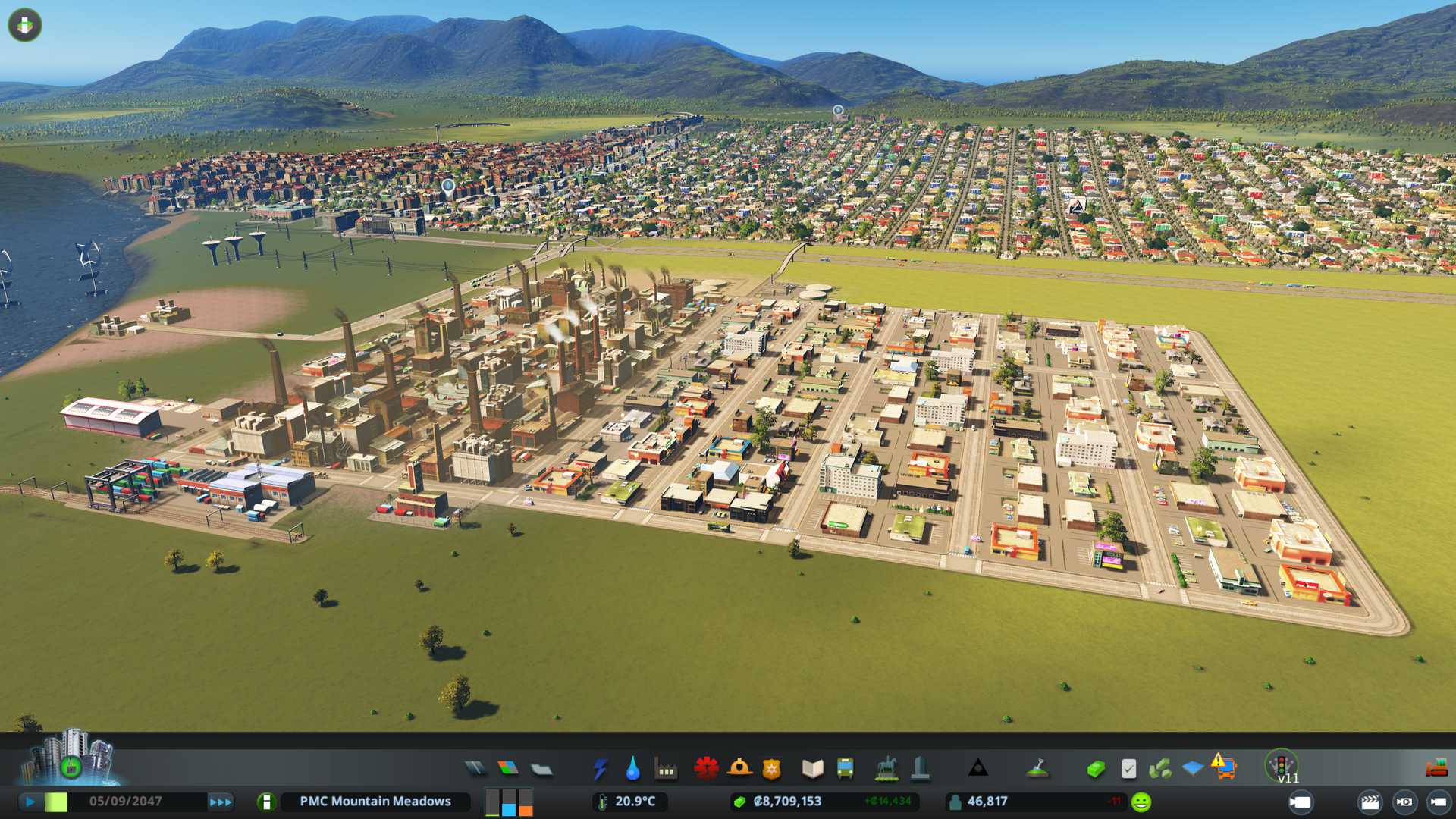
Task: Open the clapperboard cinematic camera button
Action: point(1370,802)
